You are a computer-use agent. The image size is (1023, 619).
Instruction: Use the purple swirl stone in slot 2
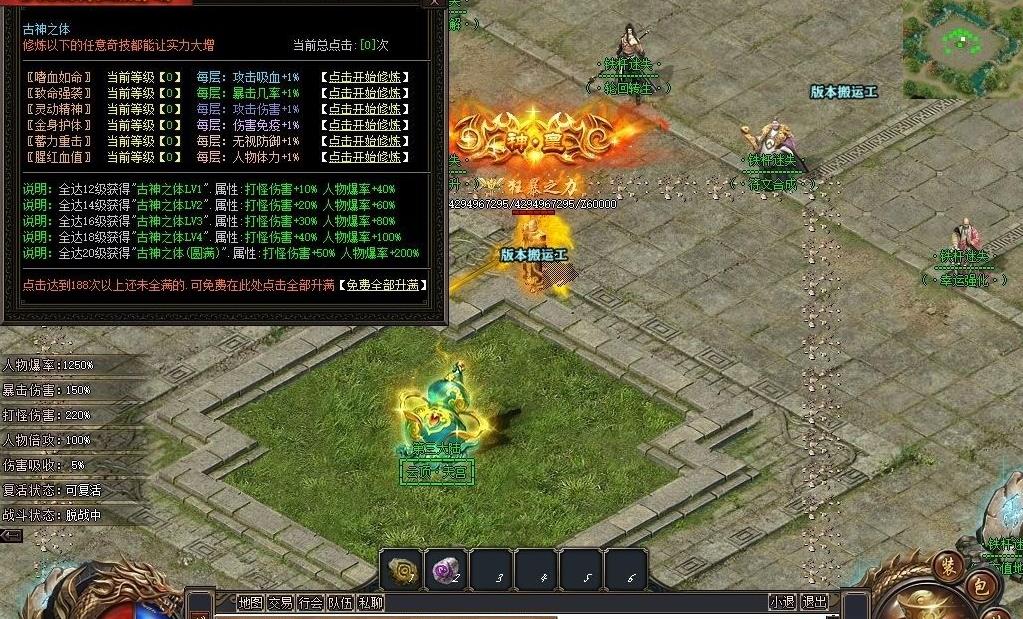tap(446, 570)
